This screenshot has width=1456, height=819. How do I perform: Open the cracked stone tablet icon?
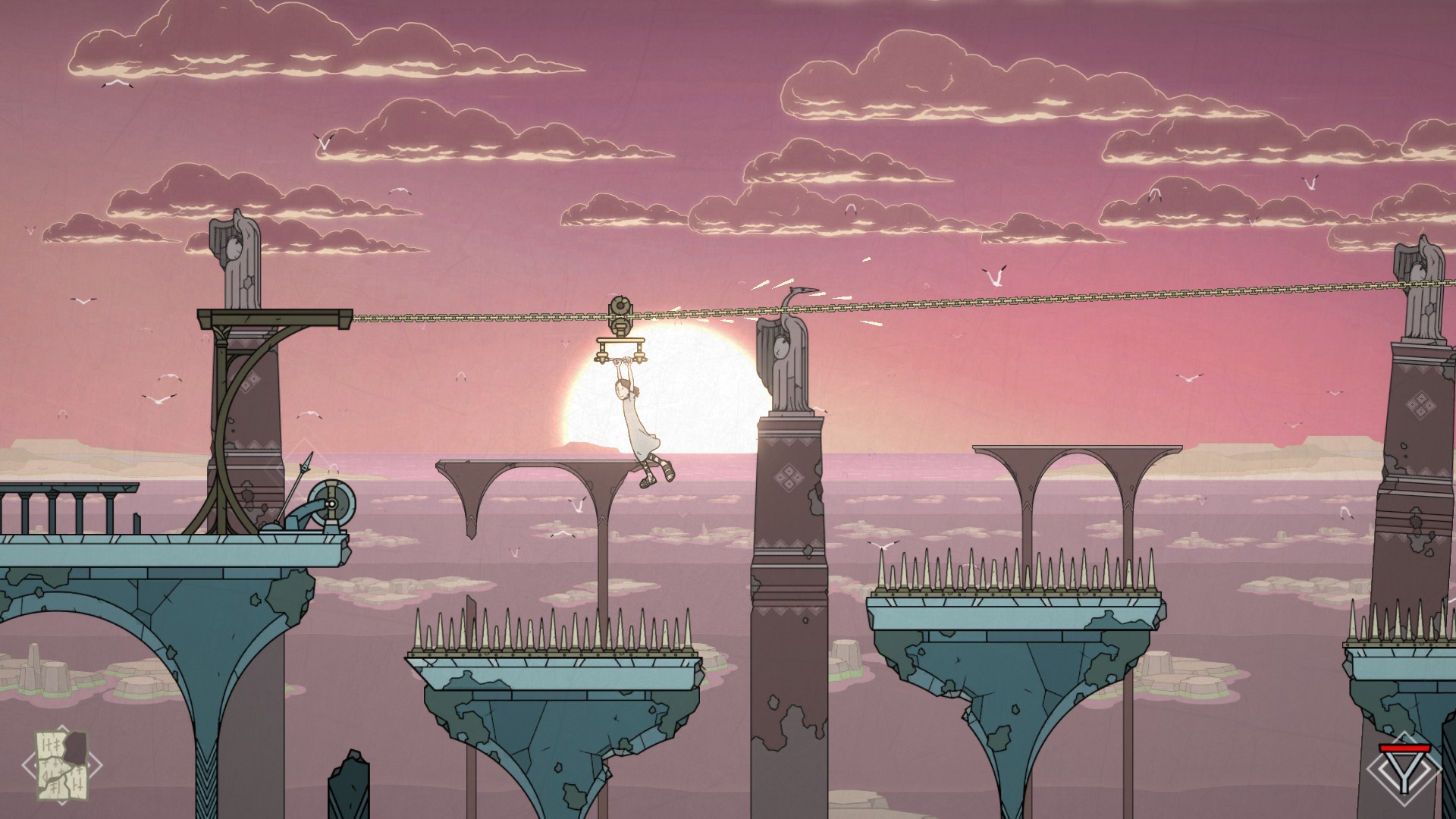pyautogui.click(x=63, y=764)
